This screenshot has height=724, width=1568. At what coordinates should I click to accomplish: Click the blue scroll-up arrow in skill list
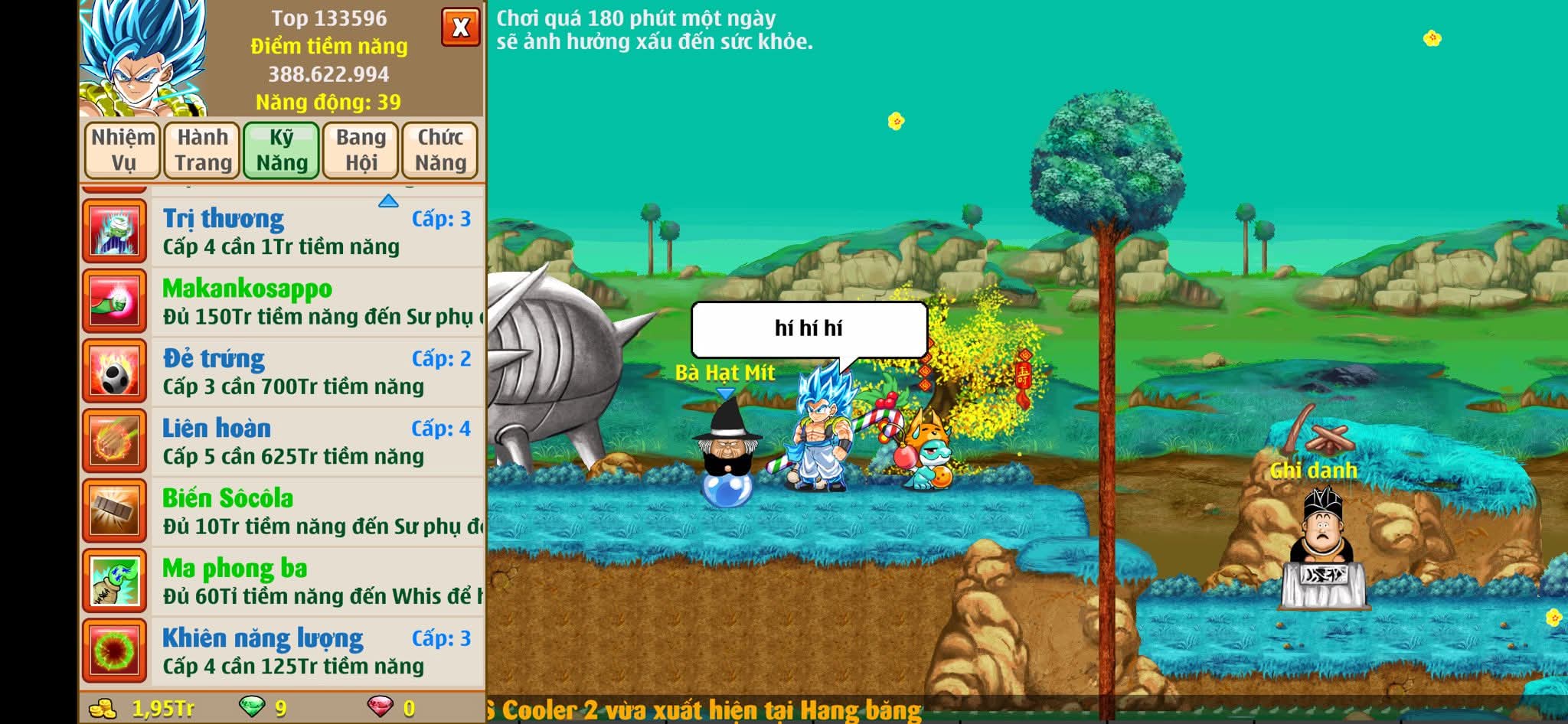tap(388, 201)
